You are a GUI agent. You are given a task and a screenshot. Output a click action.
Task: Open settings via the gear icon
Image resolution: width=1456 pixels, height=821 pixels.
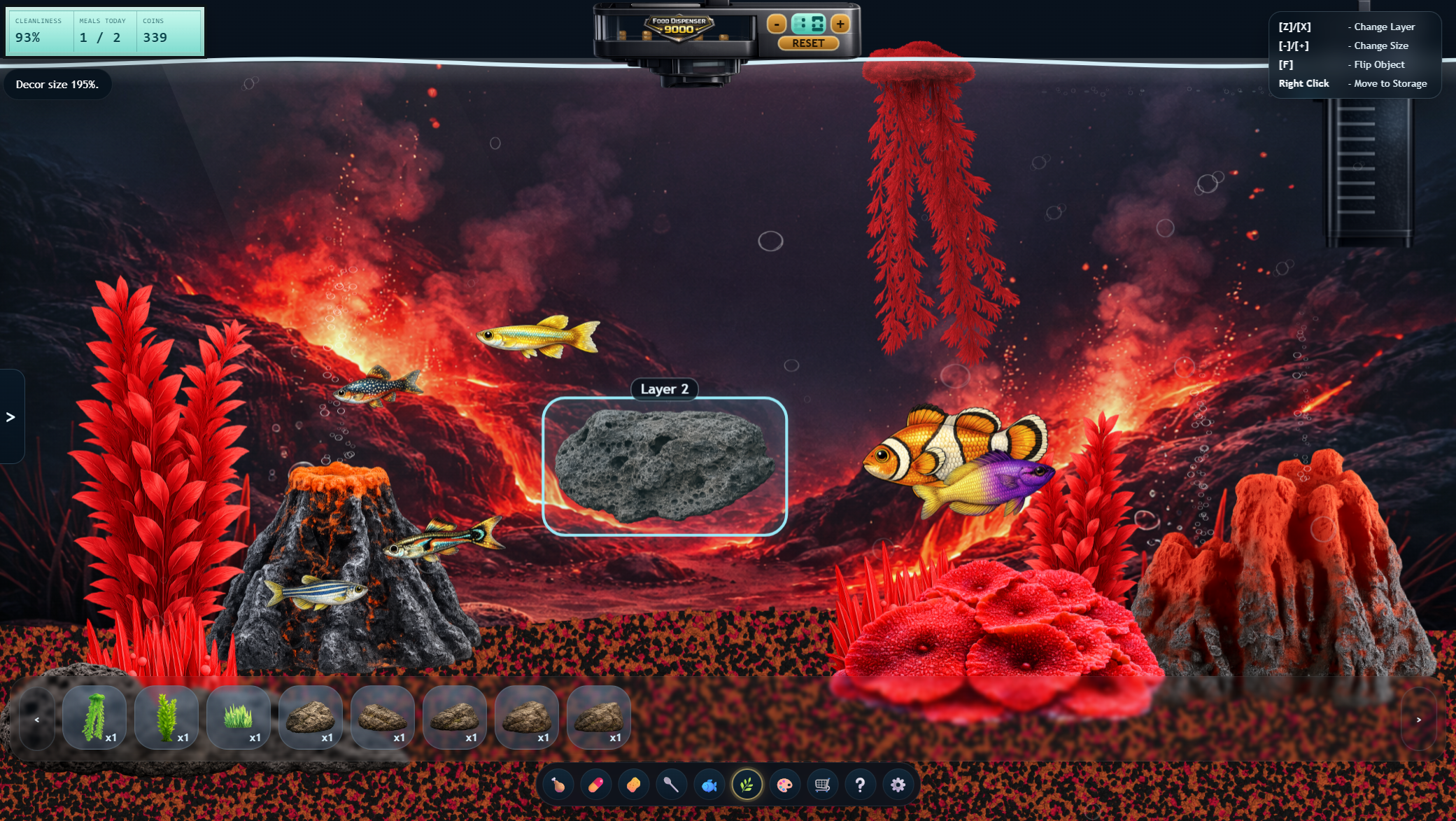click(x=898, y=785)
